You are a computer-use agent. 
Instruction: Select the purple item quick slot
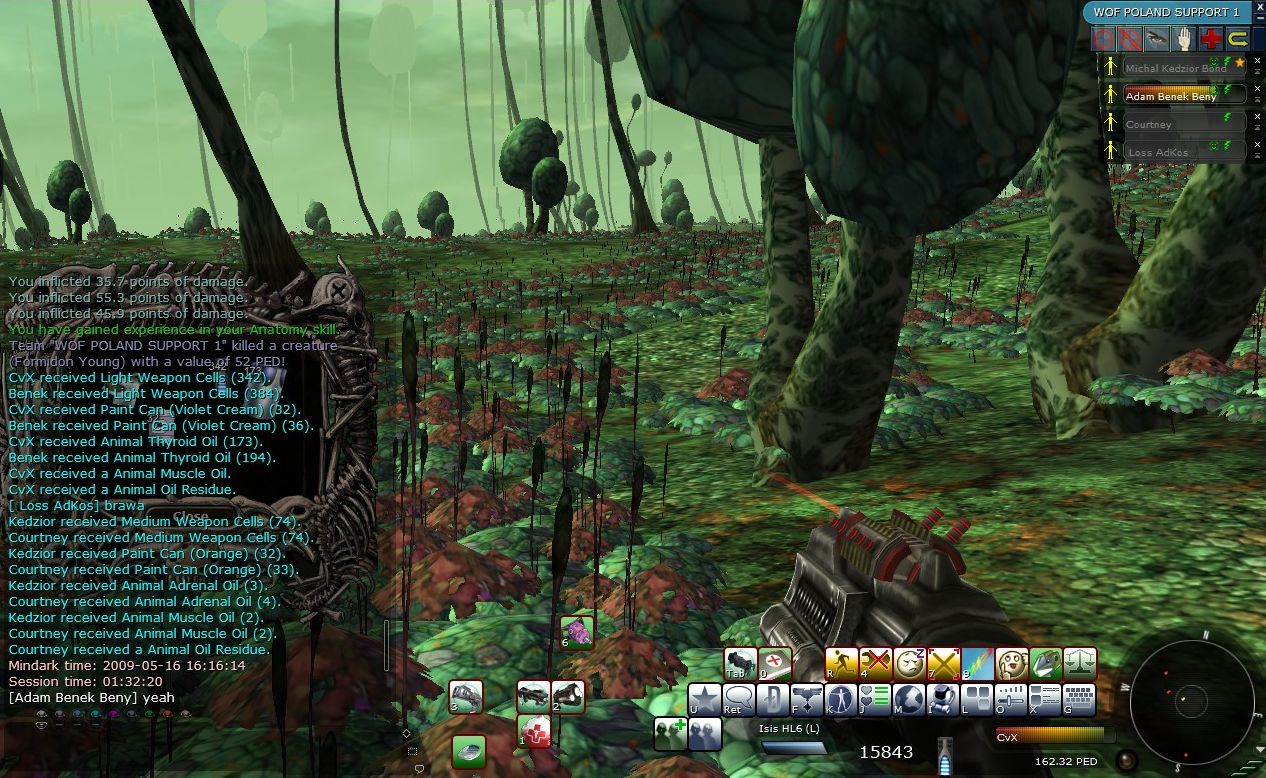click(x=577, y=632)
